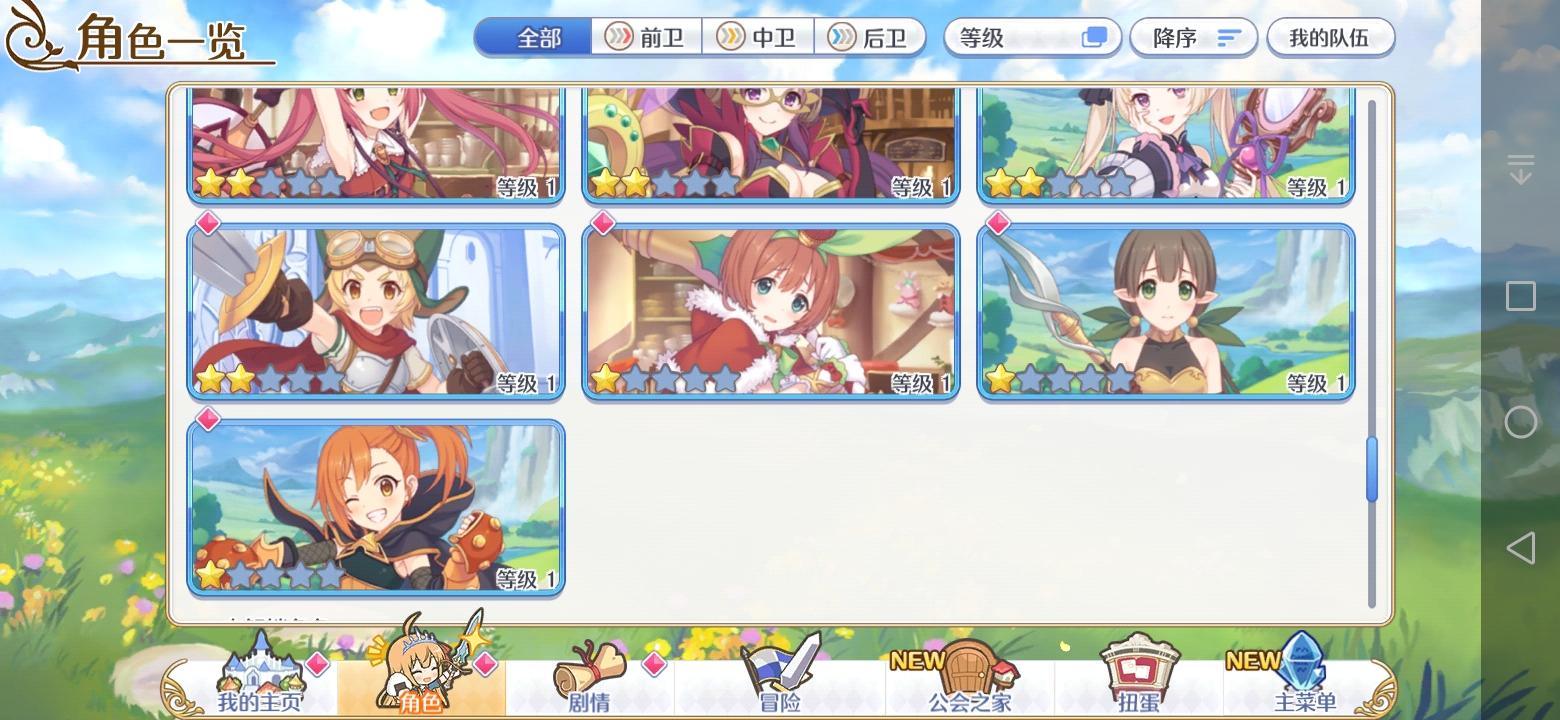Switch to the 前卫 vanguard filter

click(x=648, y=37)
